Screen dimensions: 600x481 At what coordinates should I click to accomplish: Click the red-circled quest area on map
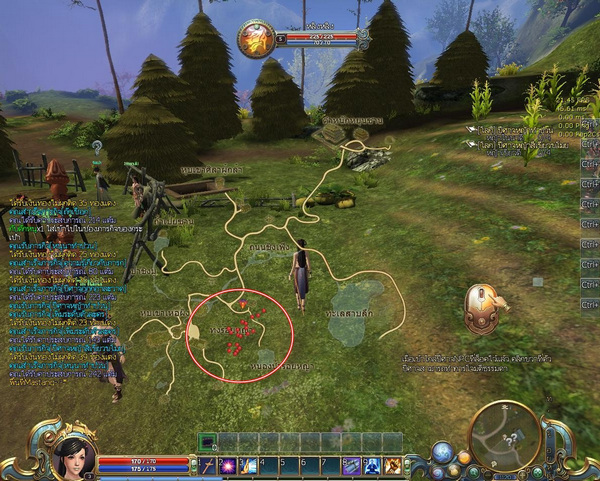(x=240, y=334)
